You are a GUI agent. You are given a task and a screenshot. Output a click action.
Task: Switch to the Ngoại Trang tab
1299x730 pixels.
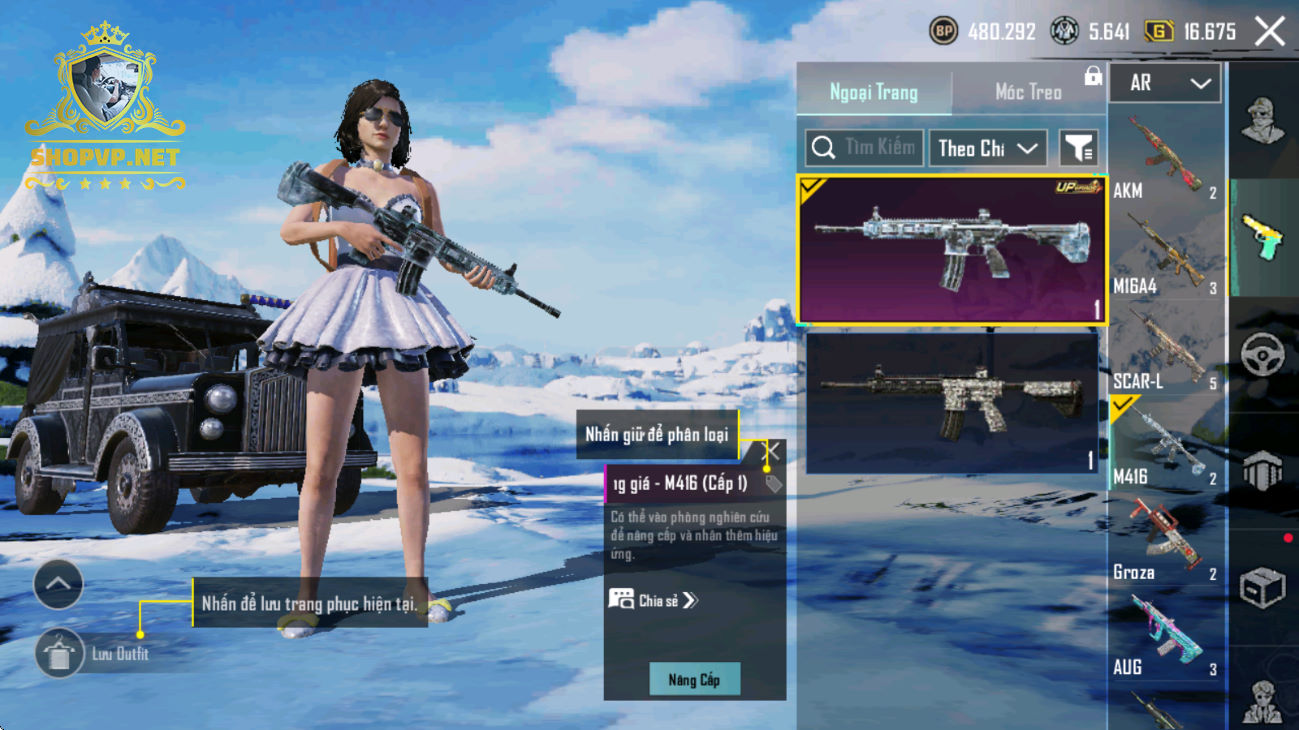874,92
